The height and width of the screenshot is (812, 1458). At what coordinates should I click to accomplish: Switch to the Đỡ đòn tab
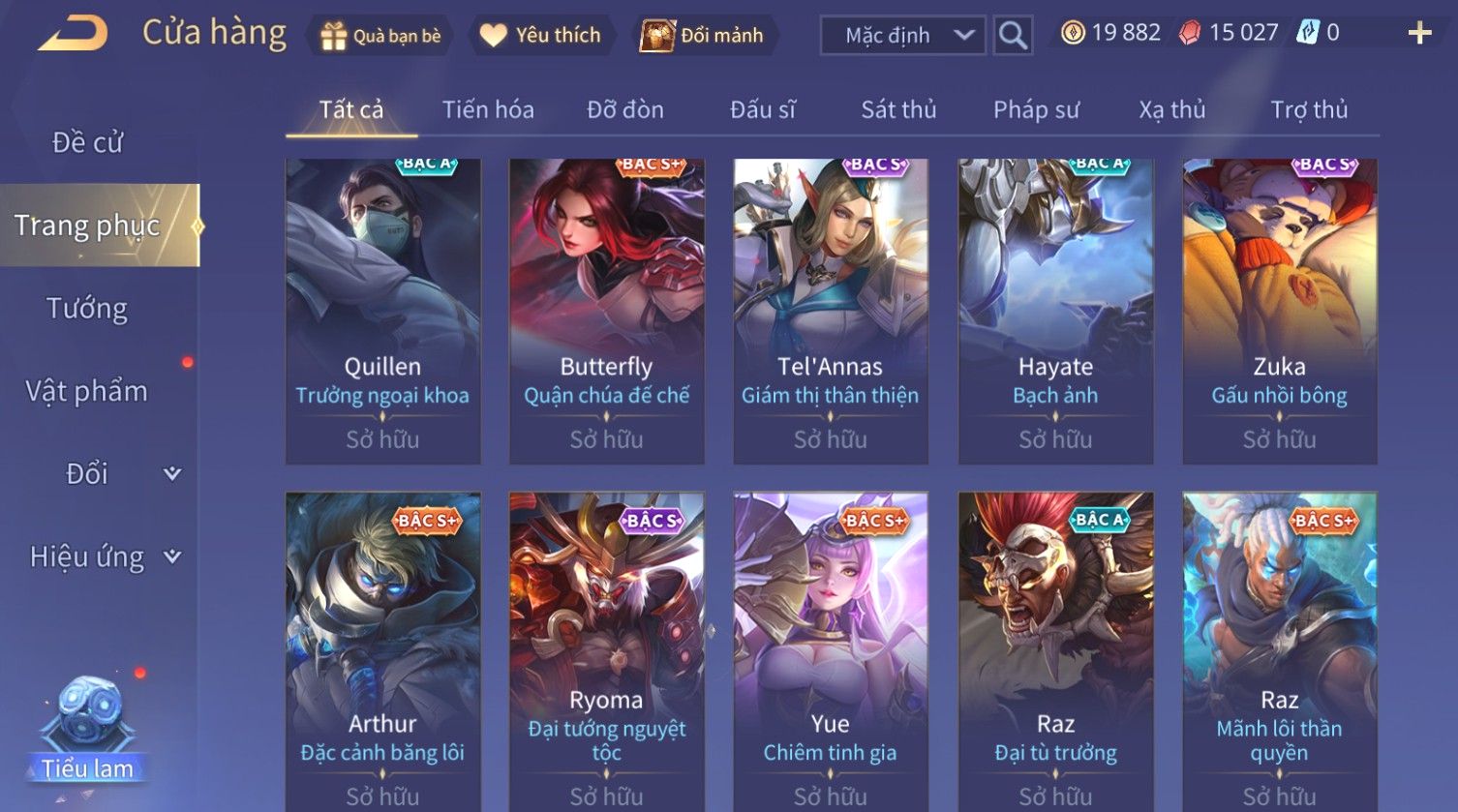[x=625, y=109]
